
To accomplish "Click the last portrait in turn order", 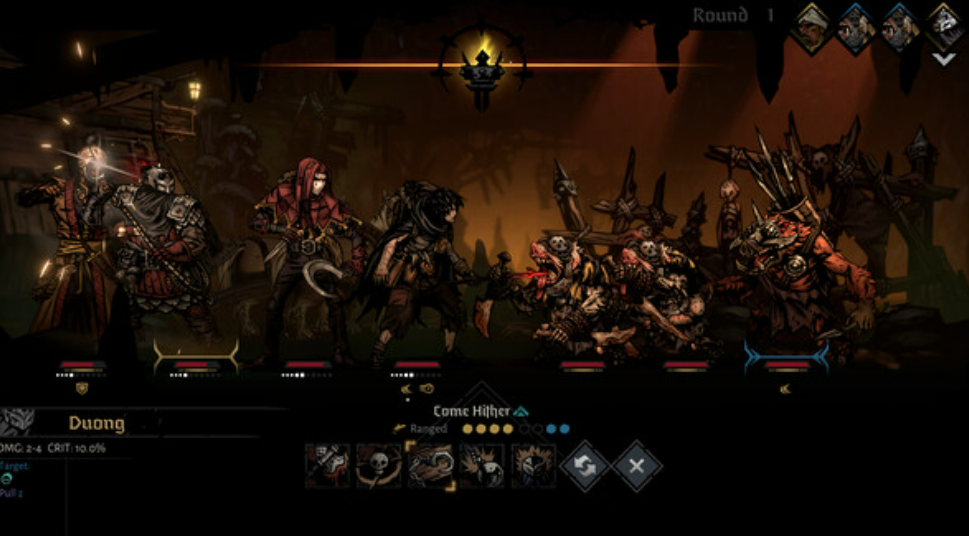I will coord(943,26).
